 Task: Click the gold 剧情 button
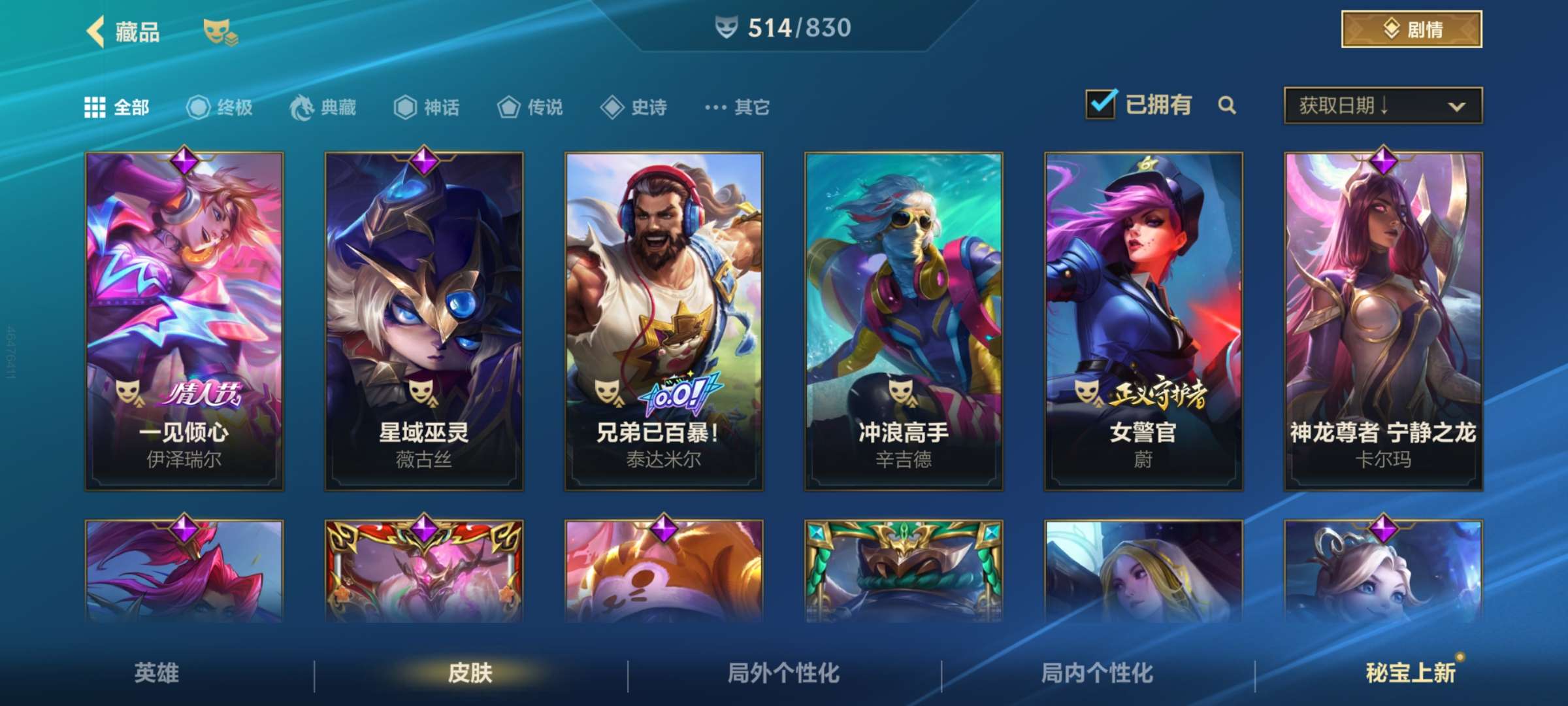[1411, 27]
